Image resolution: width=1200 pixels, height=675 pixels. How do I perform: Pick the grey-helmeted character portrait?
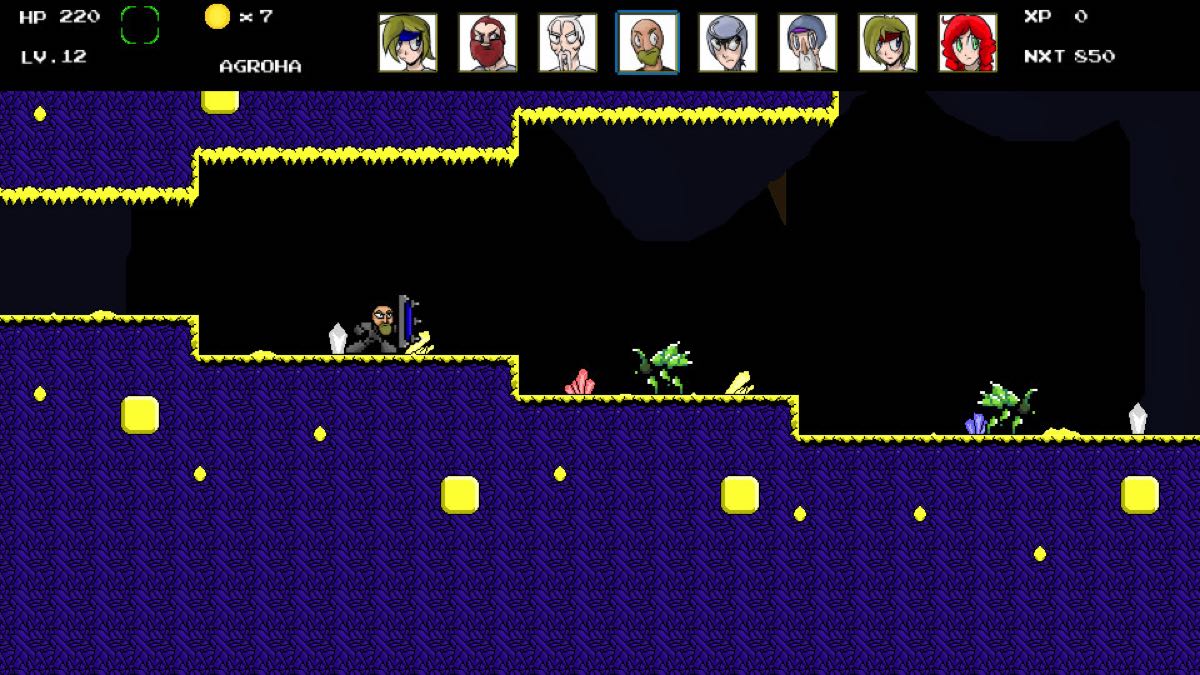tap(728, 43)
